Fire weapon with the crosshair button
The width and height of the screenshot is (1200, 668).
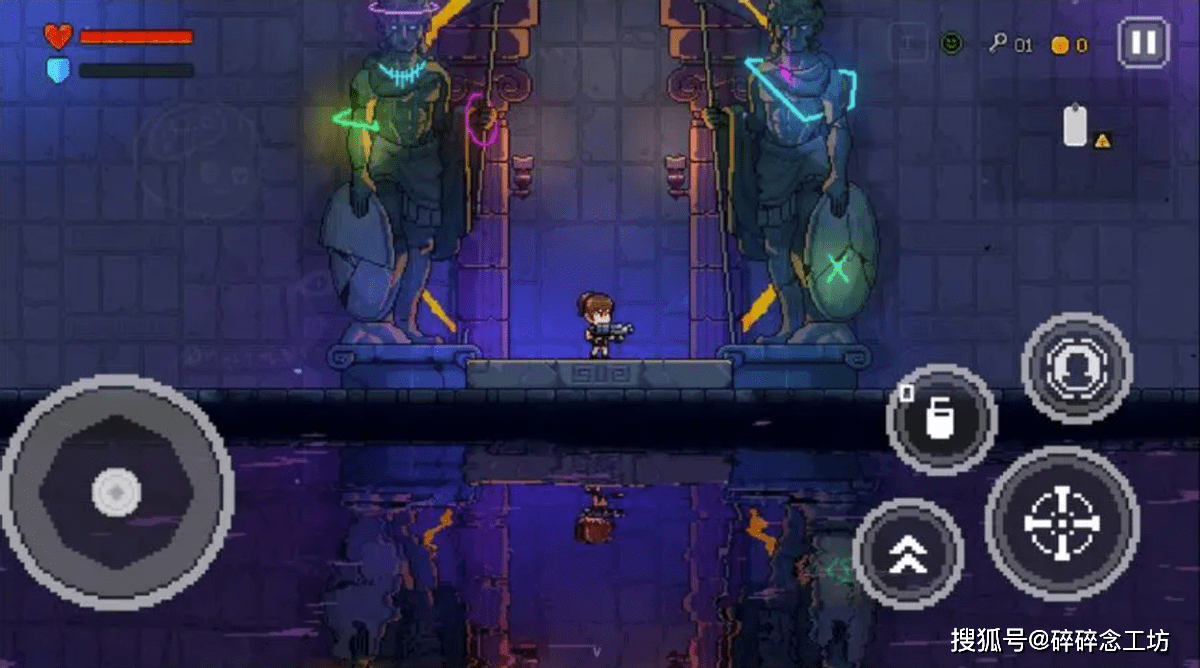pyautogui.click(x=1062, y=523)
